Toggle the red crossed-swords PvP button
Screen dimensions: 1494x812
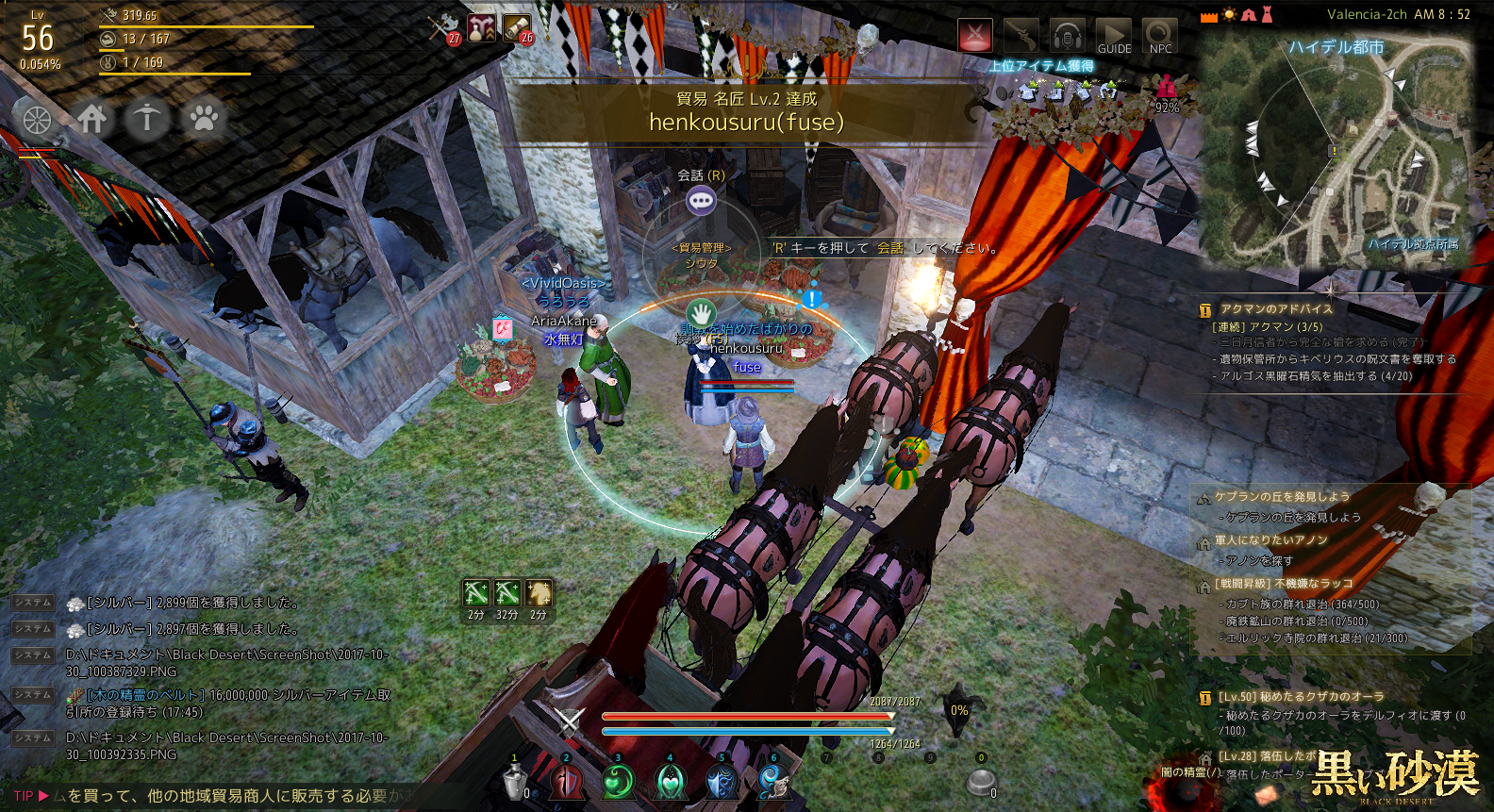click(x=975, y=37)
